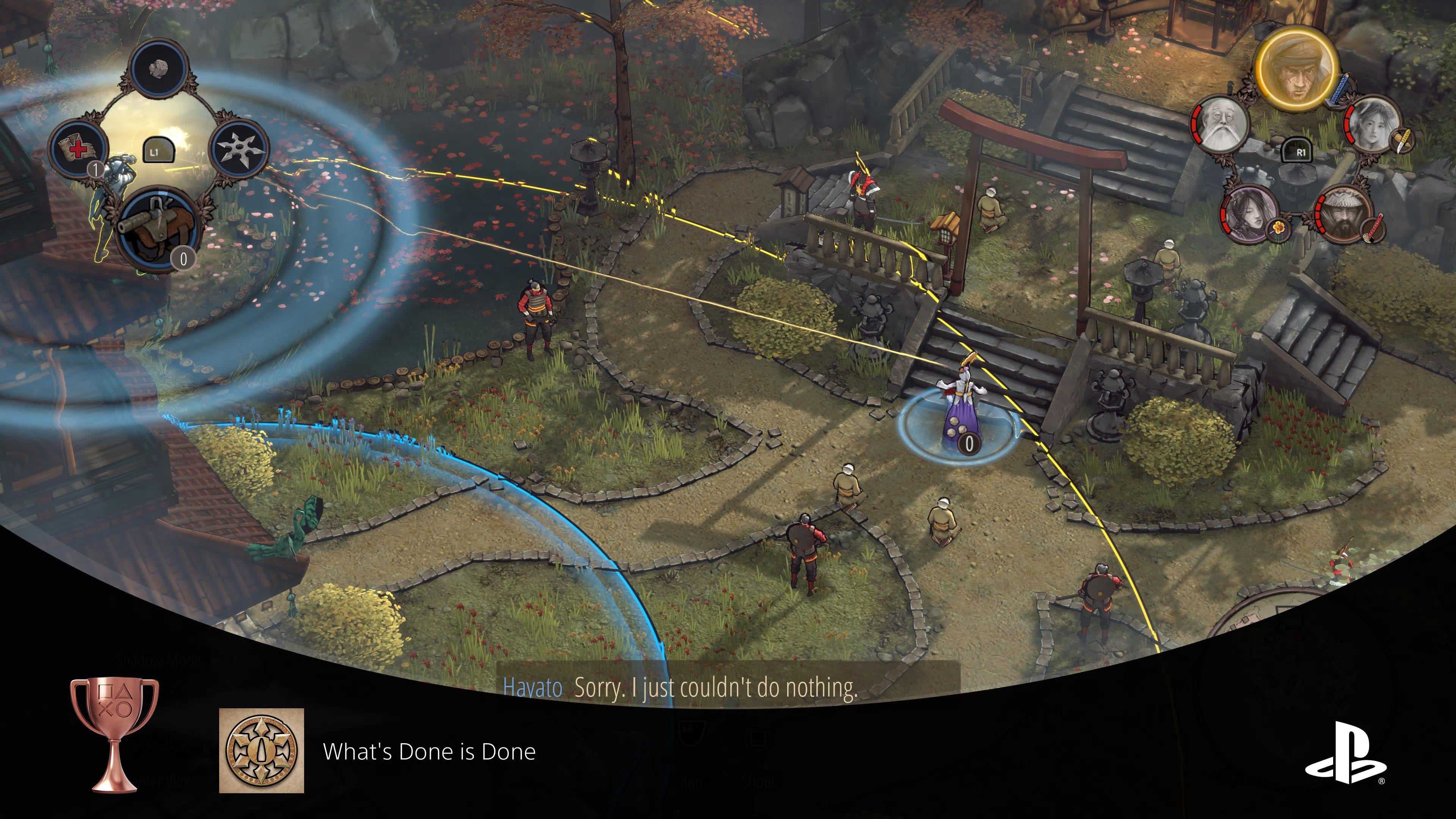This screenshot has height=819, width=1456.
Task: Open the What's Done is Done trophy notification
Action: [x=428, y=751]
